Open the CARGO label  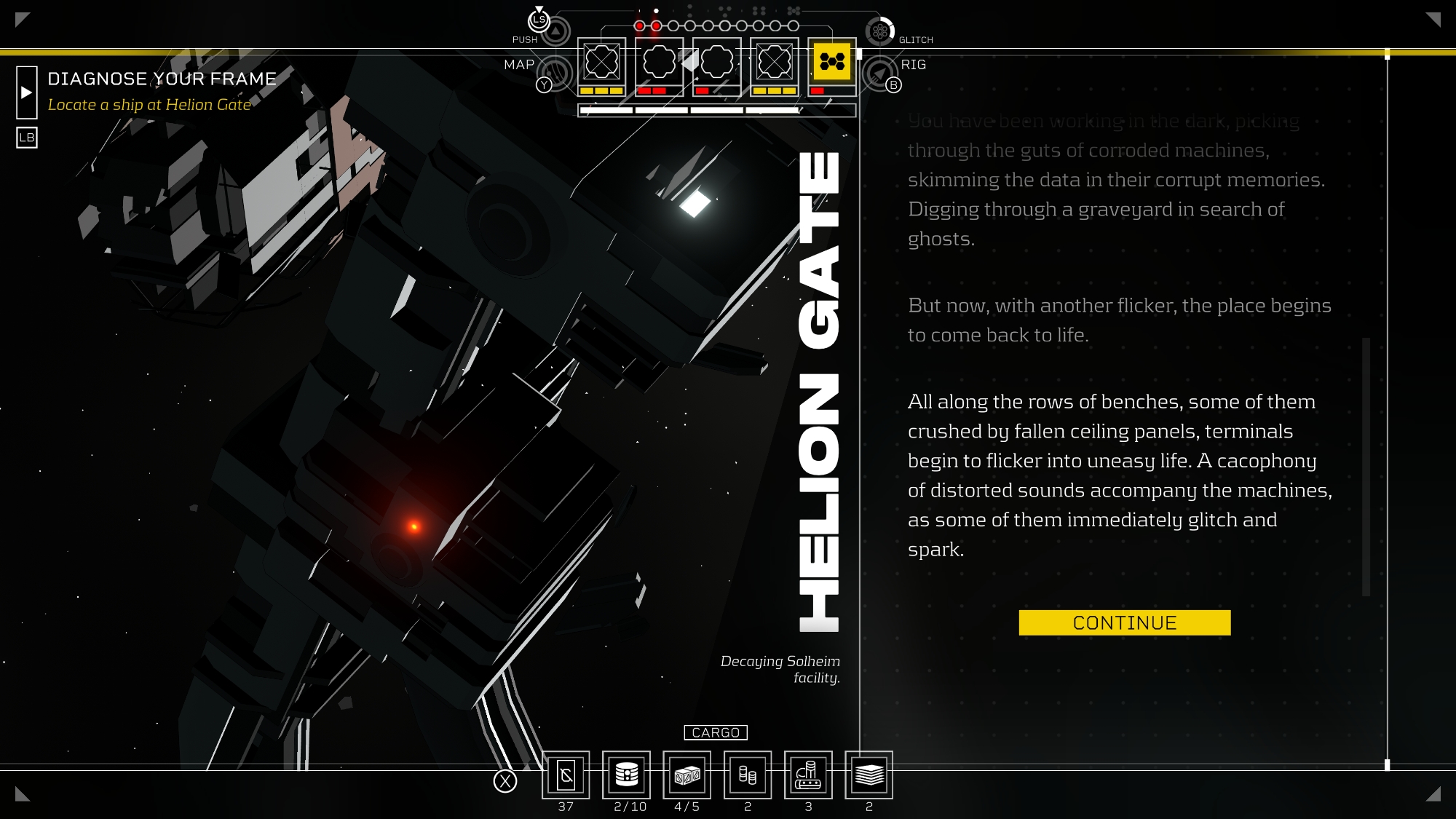[716, 732]
